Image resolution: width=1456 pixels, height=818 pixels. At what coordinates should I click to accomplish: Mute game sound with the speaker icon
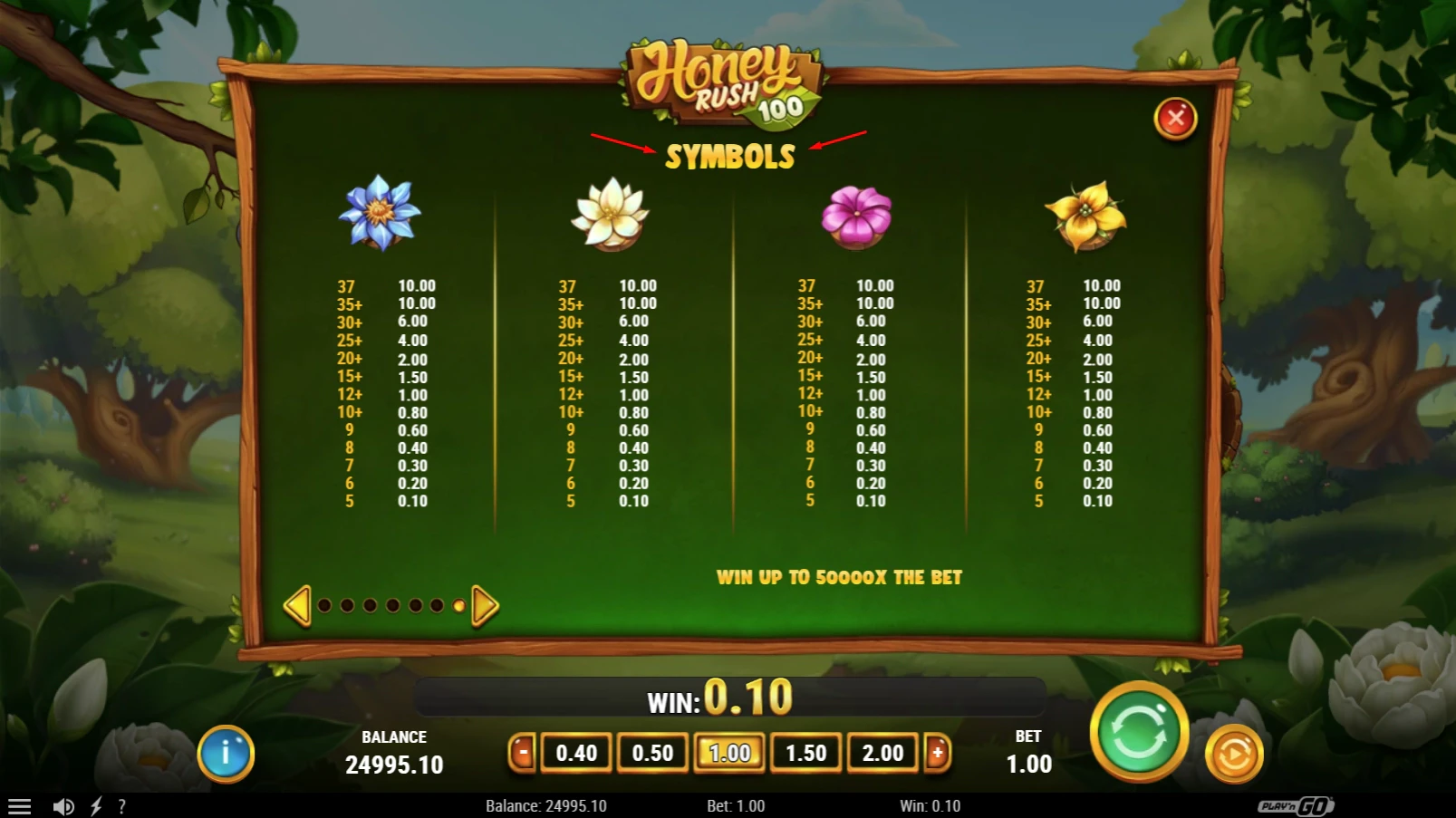pos(62,804)
